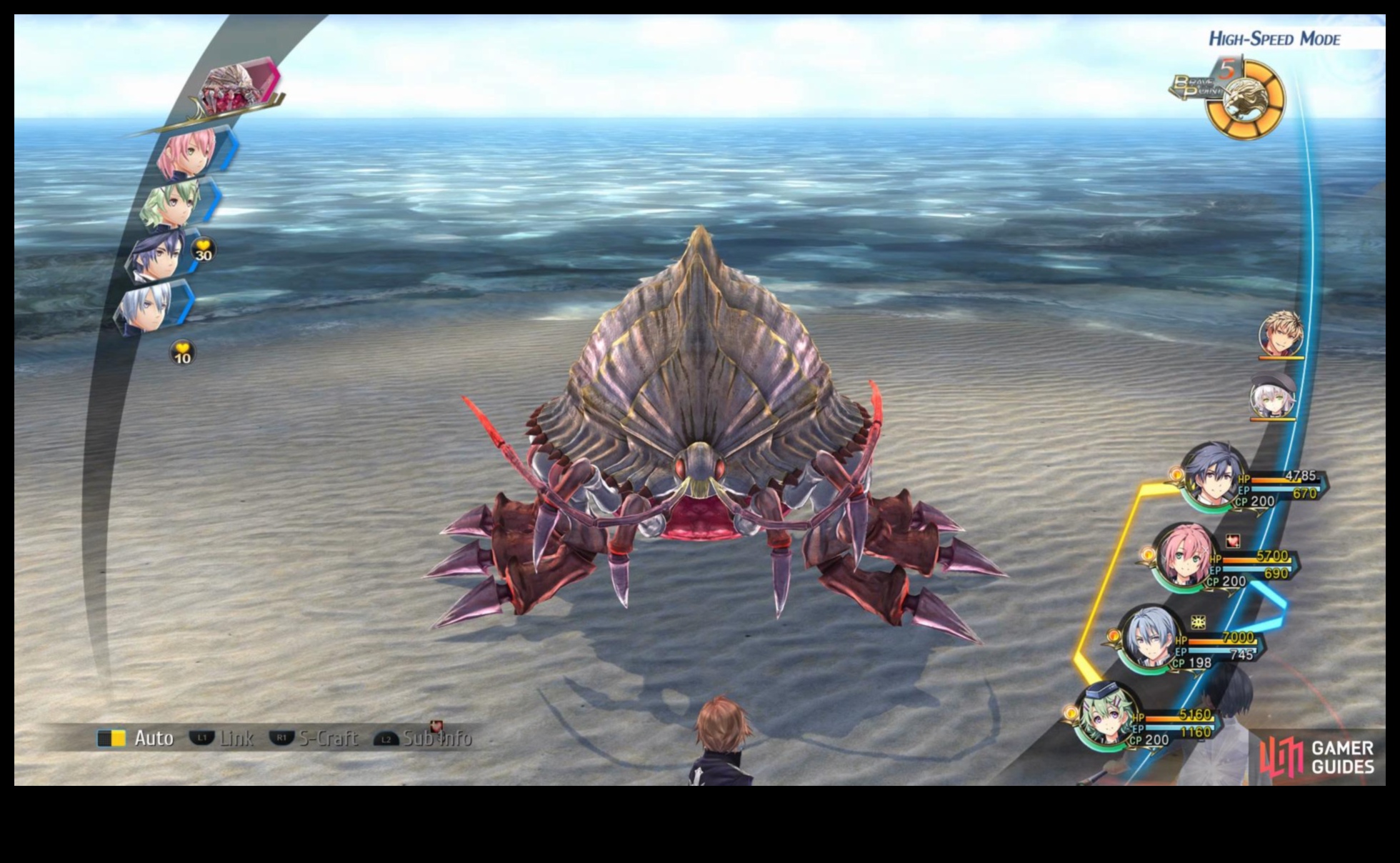The width and height of the screenshot is (1400, 863).
Task: Trigger the S-Craft command
Action: click(314, 738)
